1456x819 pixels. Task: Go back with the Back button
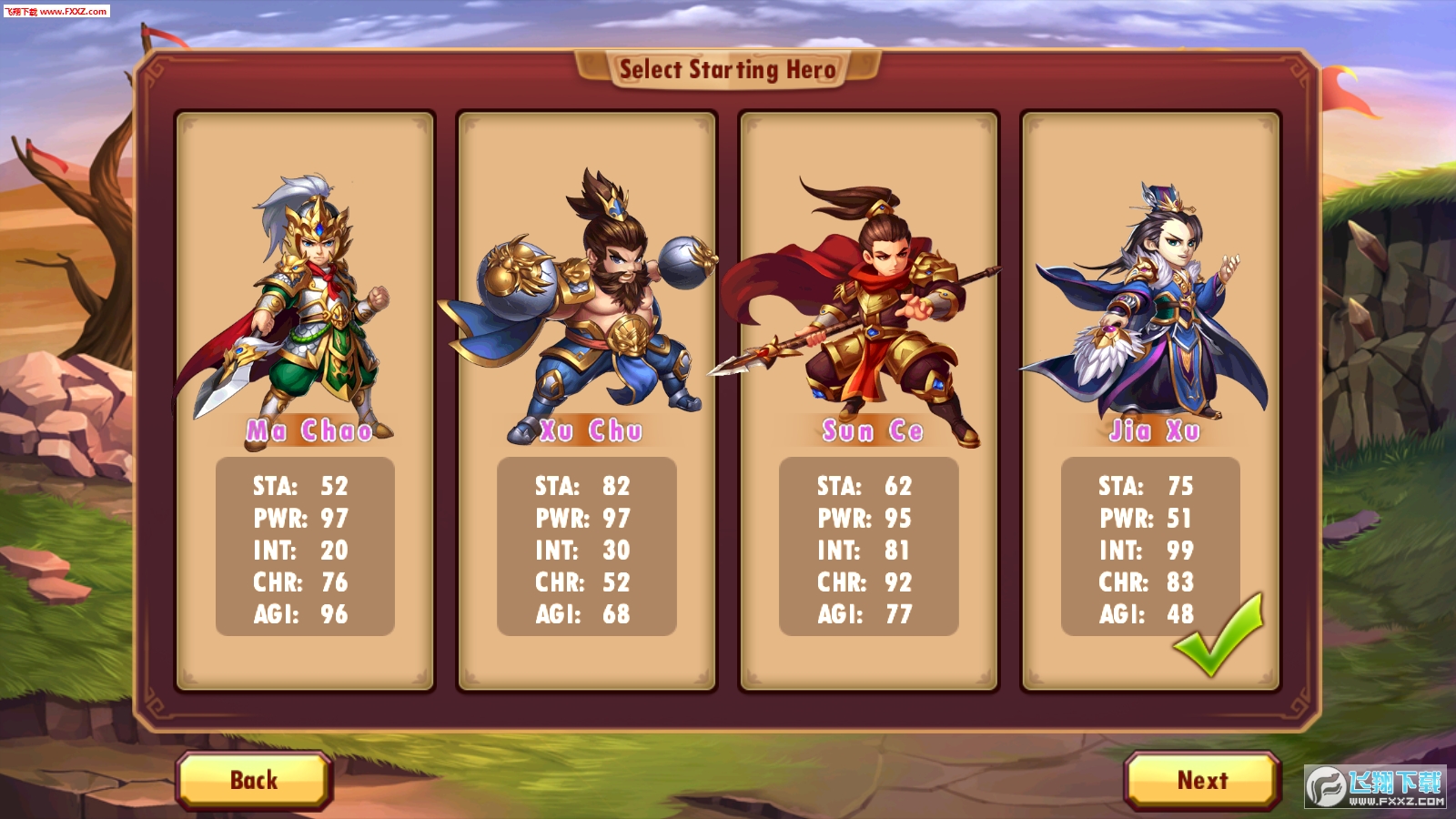point(254,780)
